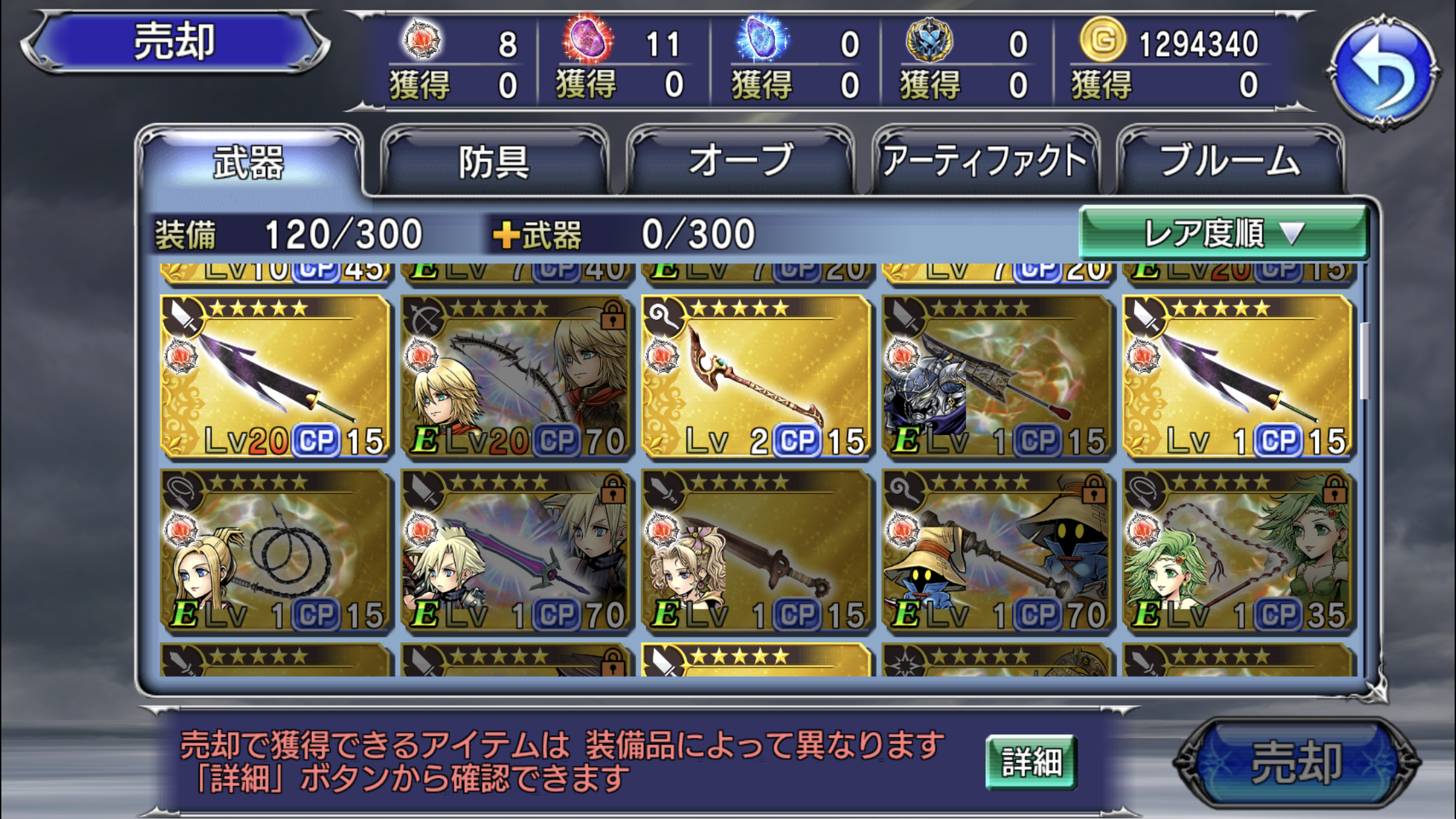Select the locked bow weapon with CP 70
The image size is (1456, 819).
[516, 376]
